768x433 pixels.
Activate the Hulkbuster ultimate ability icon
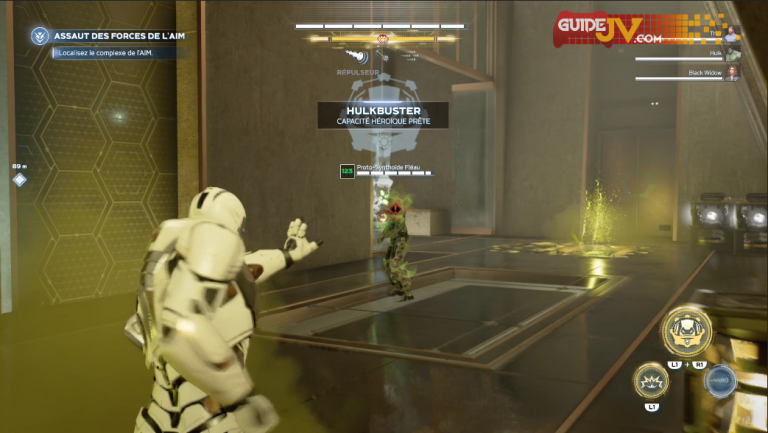pos(687,333)
